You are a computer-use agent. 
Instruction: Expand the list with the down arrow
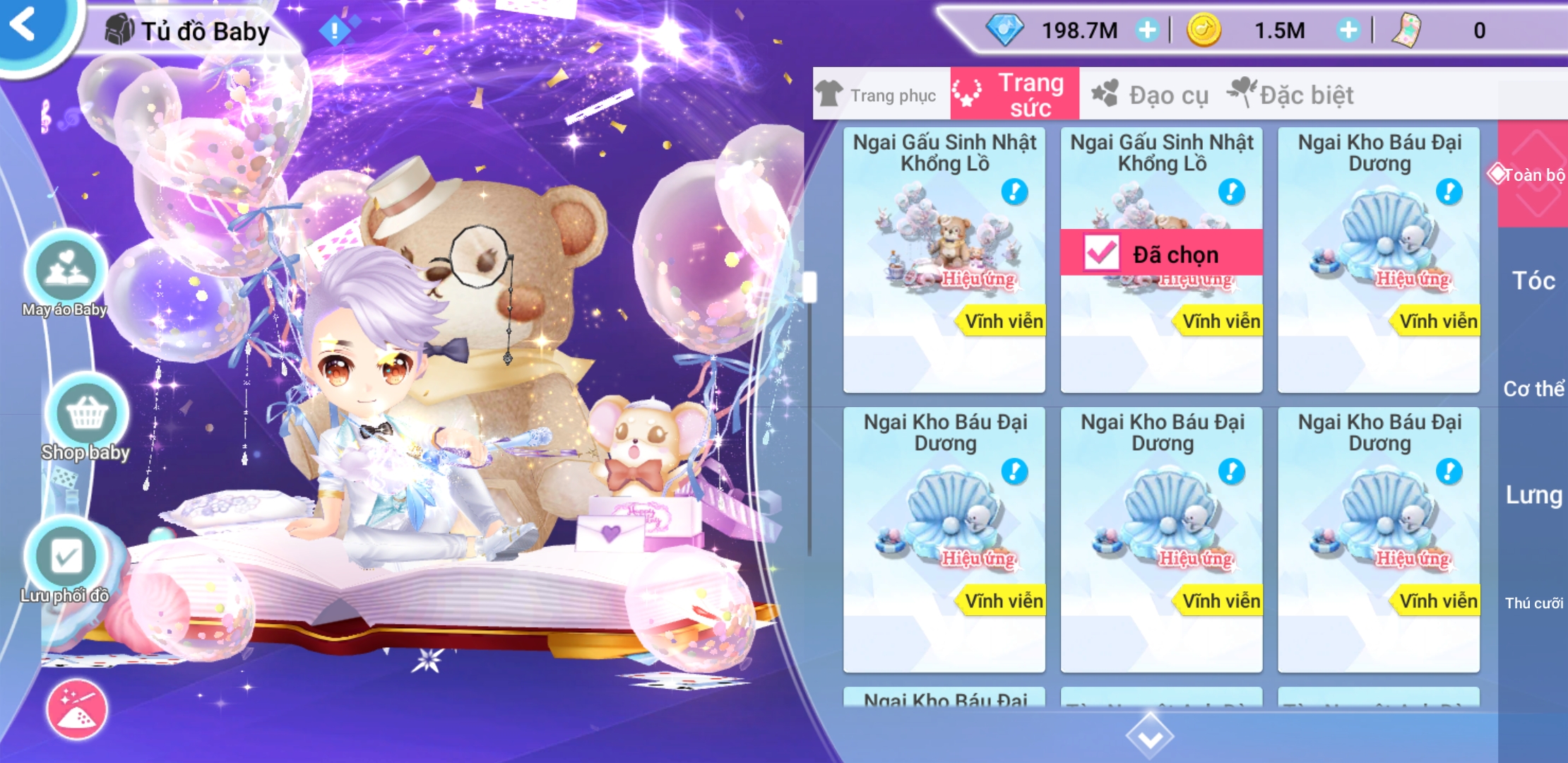click(x=1150, y=736)
